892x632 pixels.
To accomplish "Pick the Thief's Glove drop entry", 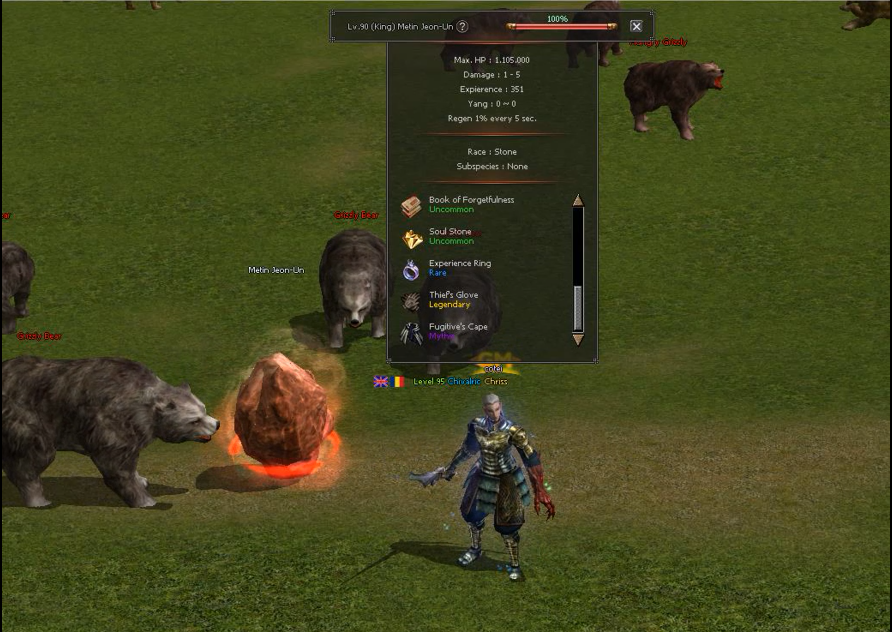I will (453, 300).
